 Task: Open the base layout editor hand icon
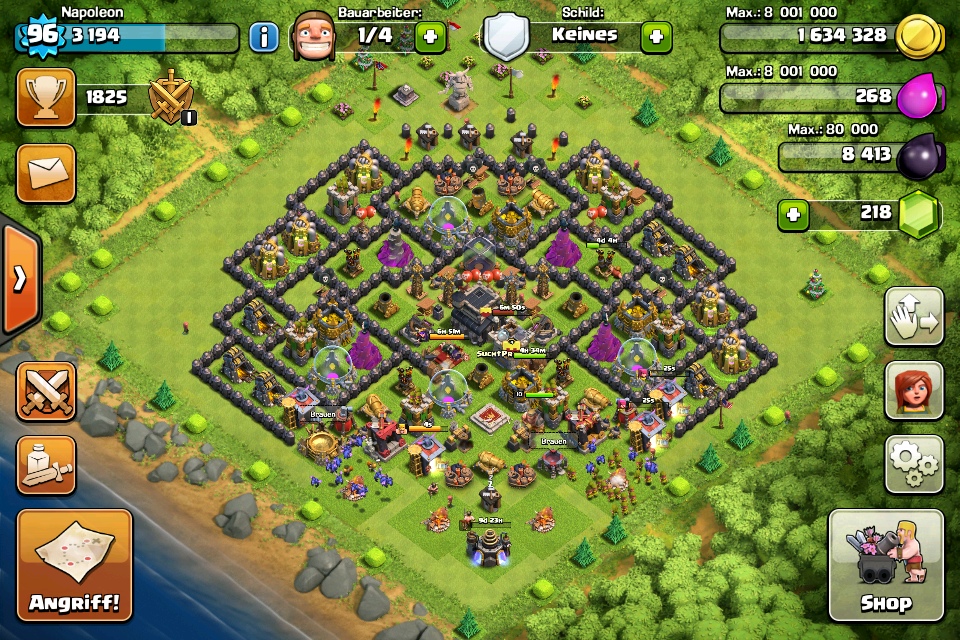914,317
